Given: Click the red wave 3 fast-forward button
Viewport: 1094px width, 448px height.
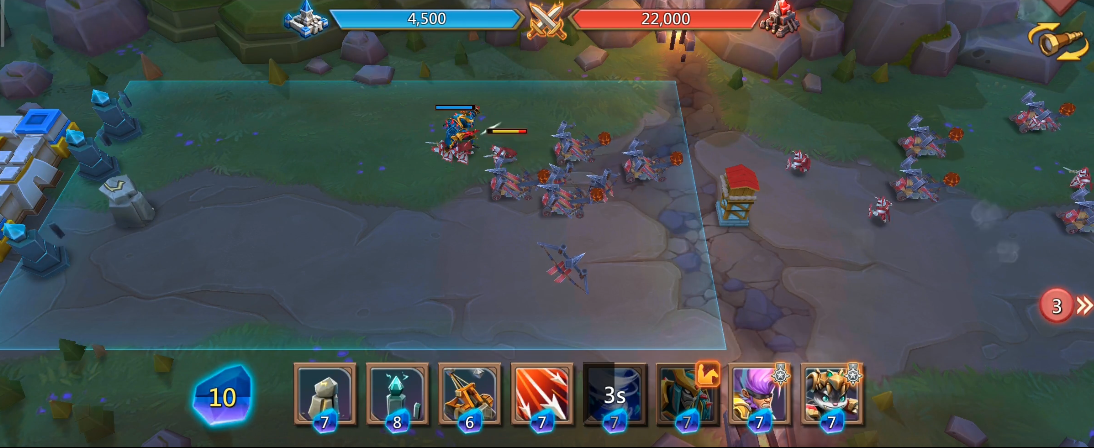Looking at the screenshot, I should (1064, 305).
